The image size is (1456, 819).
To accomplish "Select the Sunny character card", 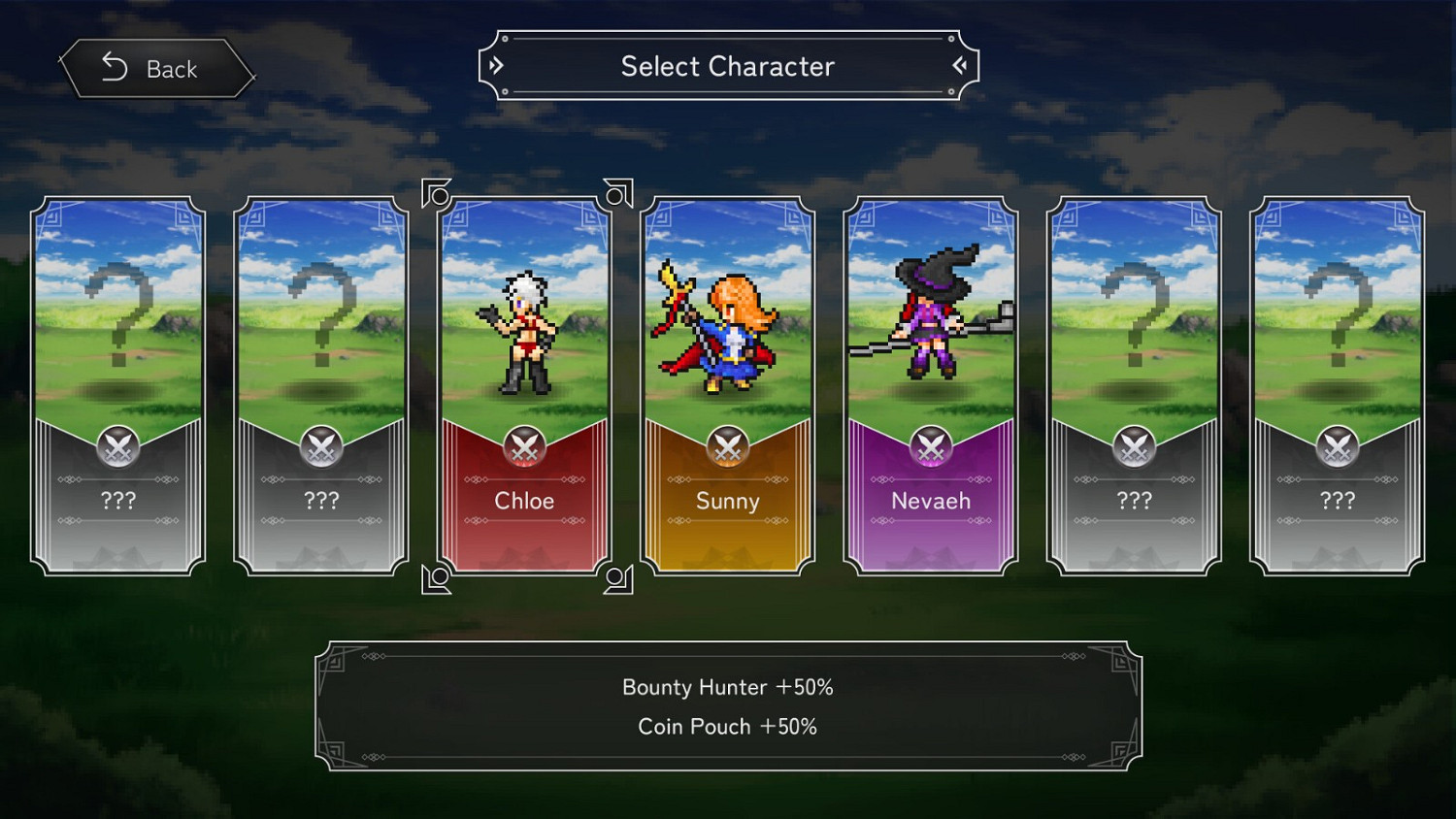I will pyautogui.click(x=727, y=383).
